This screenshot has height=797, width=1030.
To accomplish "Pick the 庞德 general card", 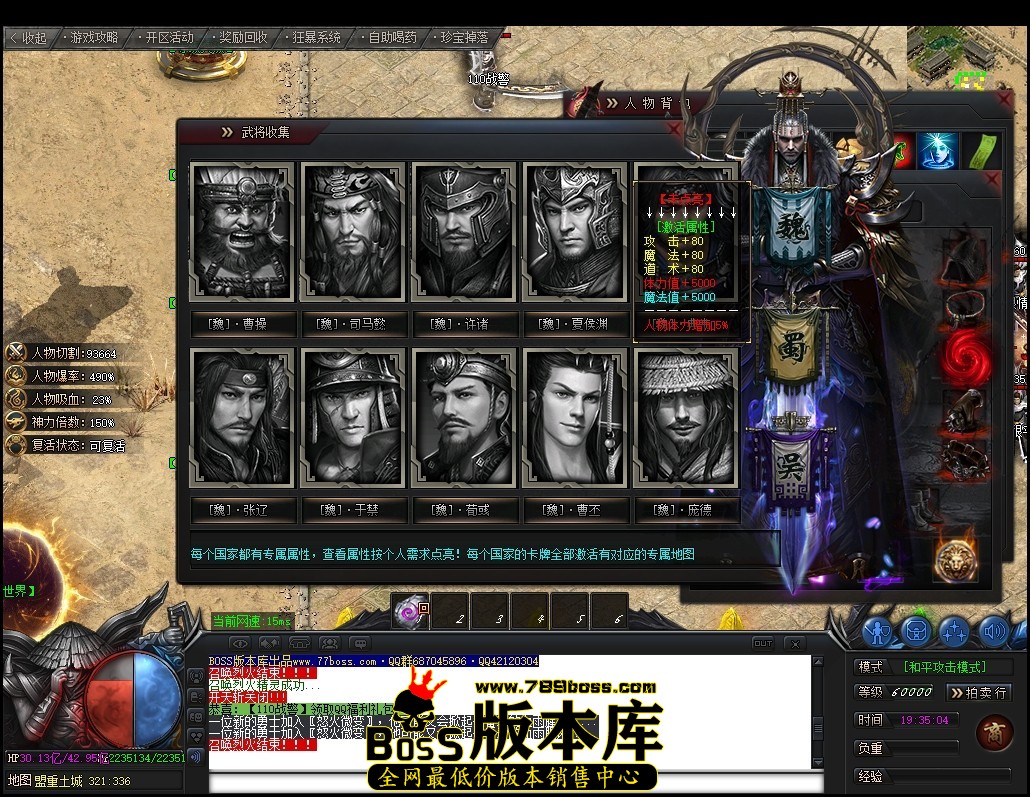I will pyautogui.click(x=686, y=417).
